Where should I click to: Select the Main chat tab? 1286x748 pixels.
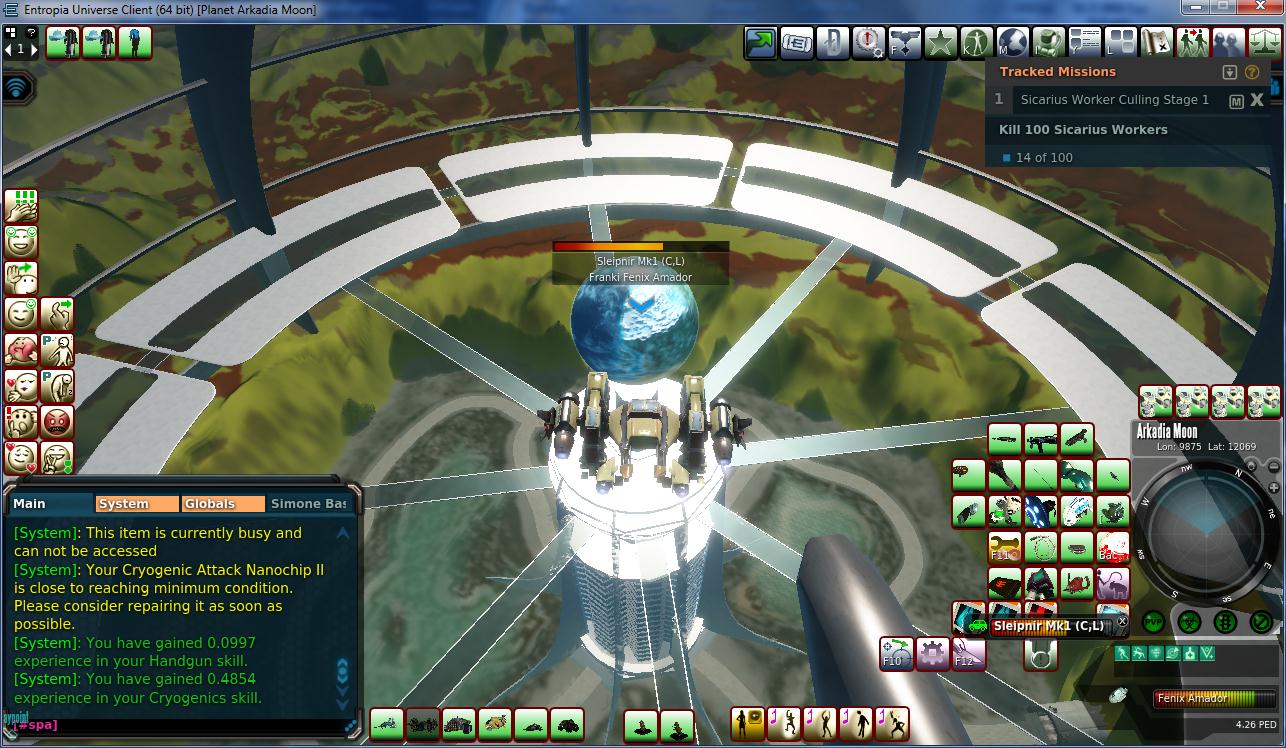(x=50, y=504)
